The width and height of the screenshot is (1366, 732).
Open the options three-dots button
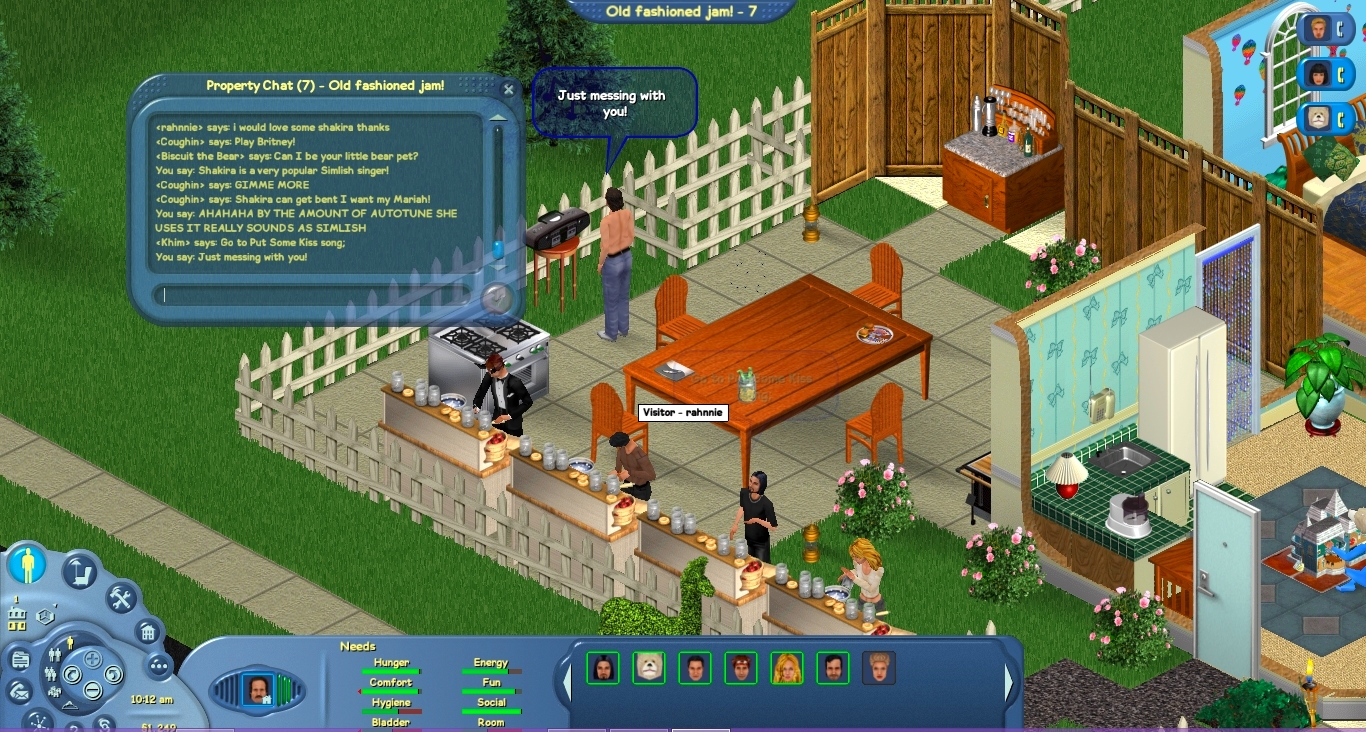[159, 666]
